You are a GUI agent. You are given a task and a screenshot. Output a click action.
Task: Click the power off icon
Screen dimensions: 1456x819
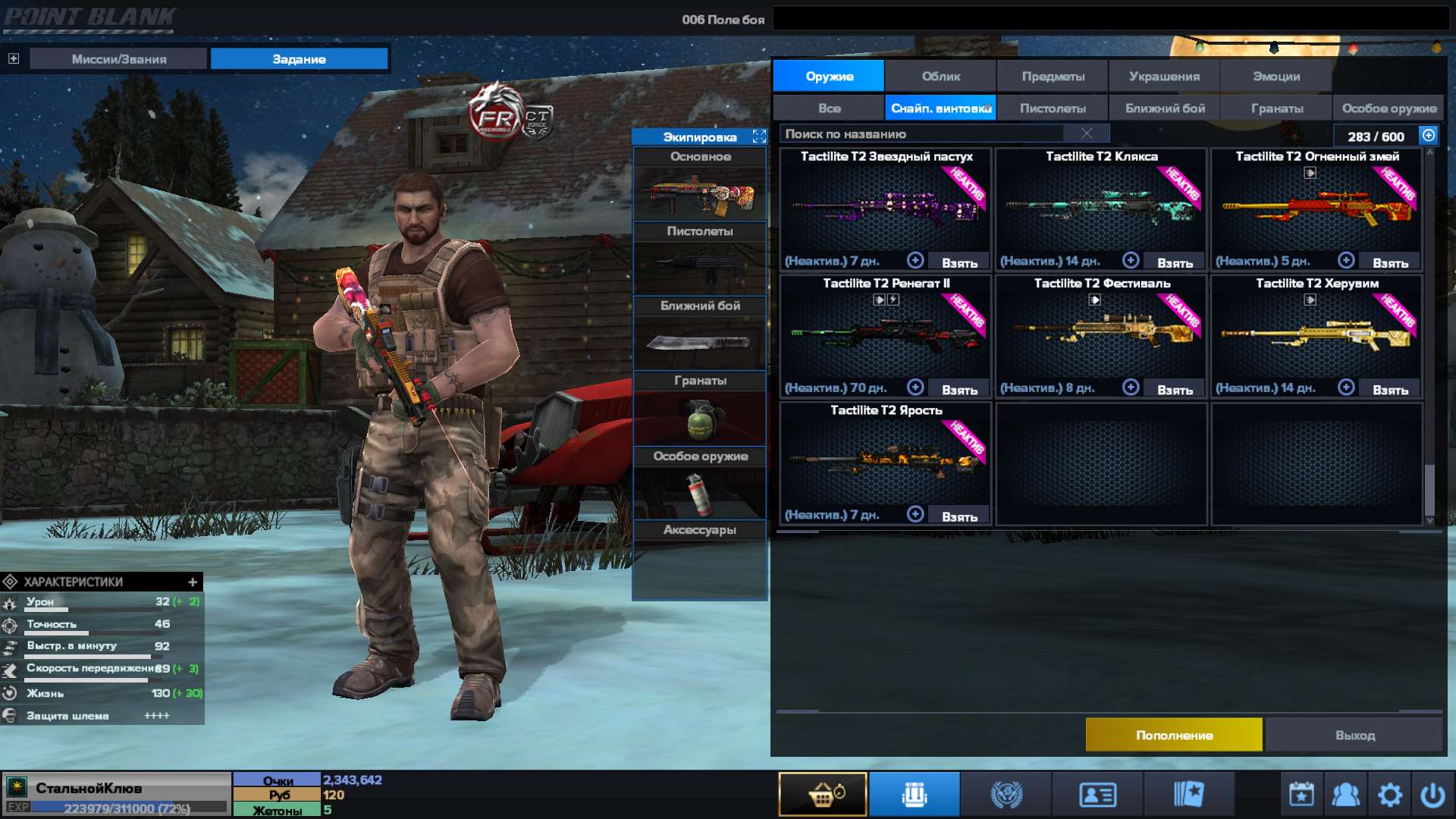[x=1435, y=793]
